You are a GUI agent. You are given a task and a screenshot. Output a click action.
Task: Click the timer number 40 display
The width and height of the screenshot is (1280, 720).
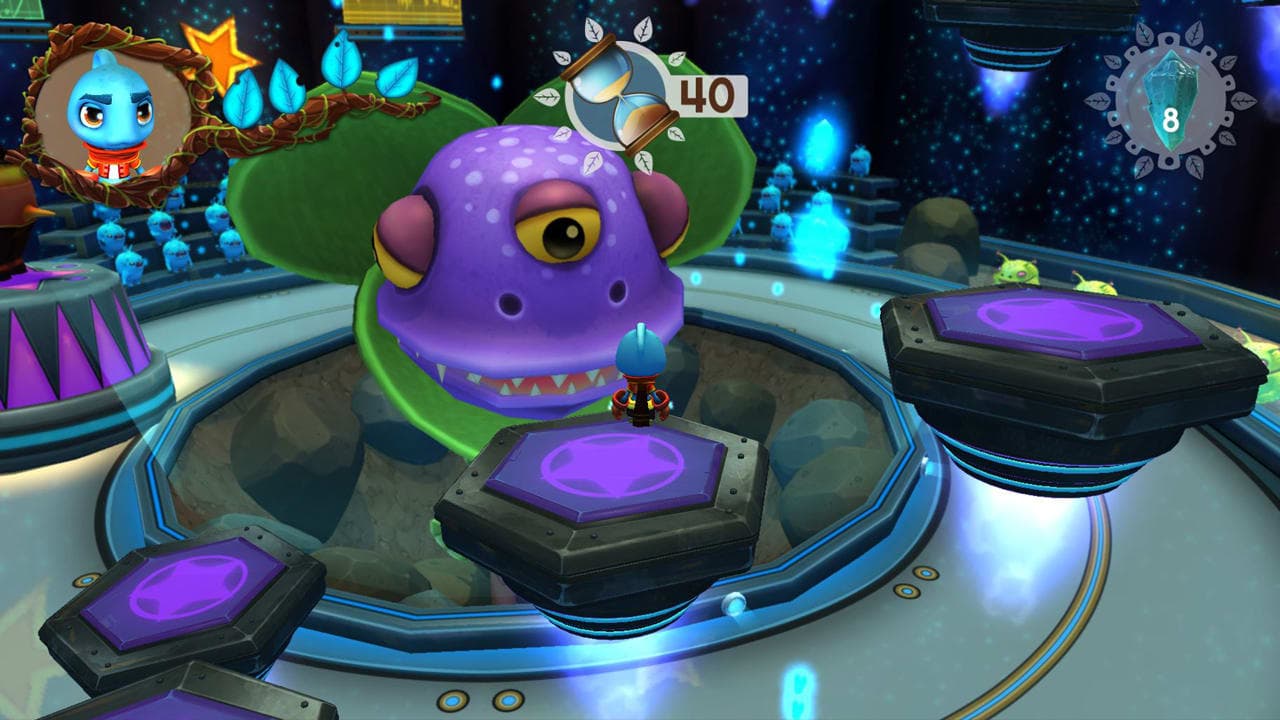point(703,92)
